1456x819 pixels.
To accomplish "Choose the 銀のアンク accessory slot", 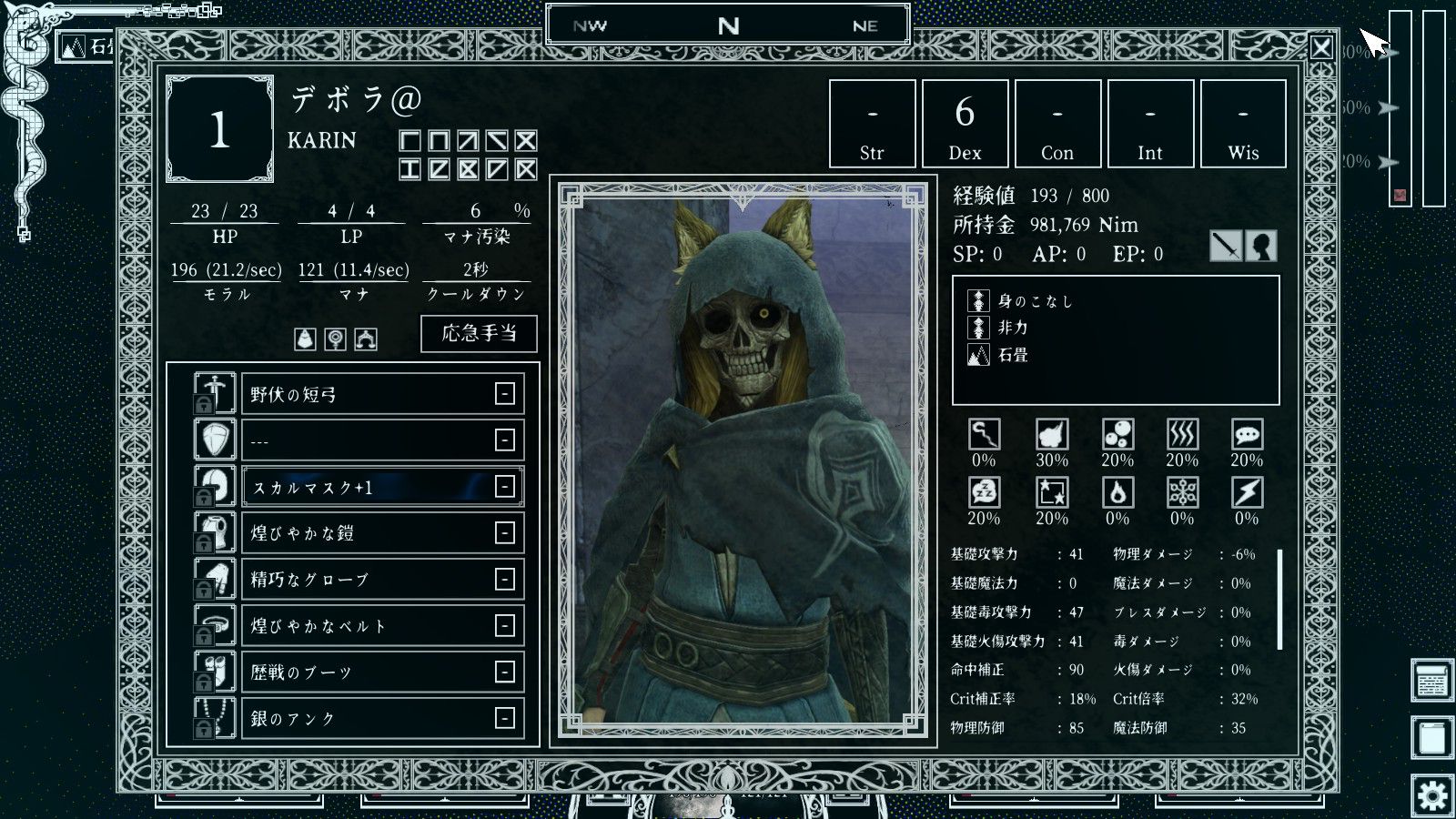I will point(382,718).
